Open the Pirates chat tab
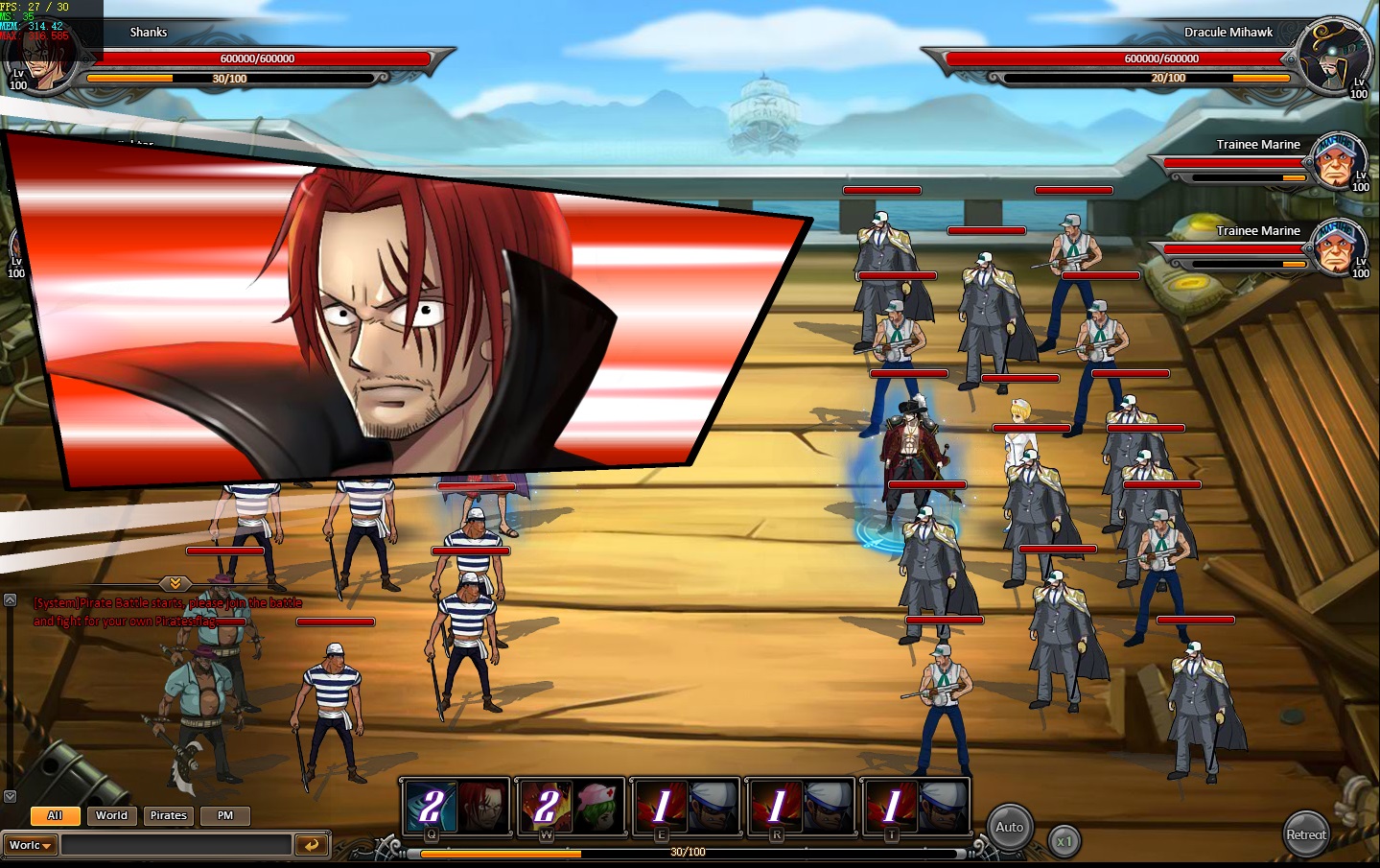The height and width of the screenshot is (868, 1380). [168, 815]
